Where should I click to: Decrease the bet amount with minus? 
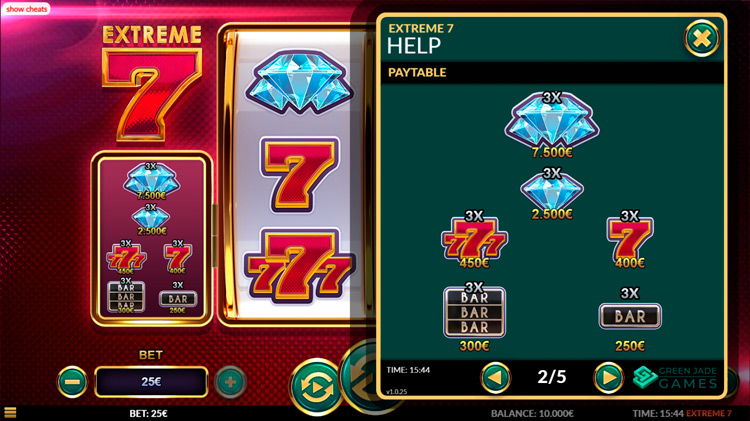(x=72, y=381)
